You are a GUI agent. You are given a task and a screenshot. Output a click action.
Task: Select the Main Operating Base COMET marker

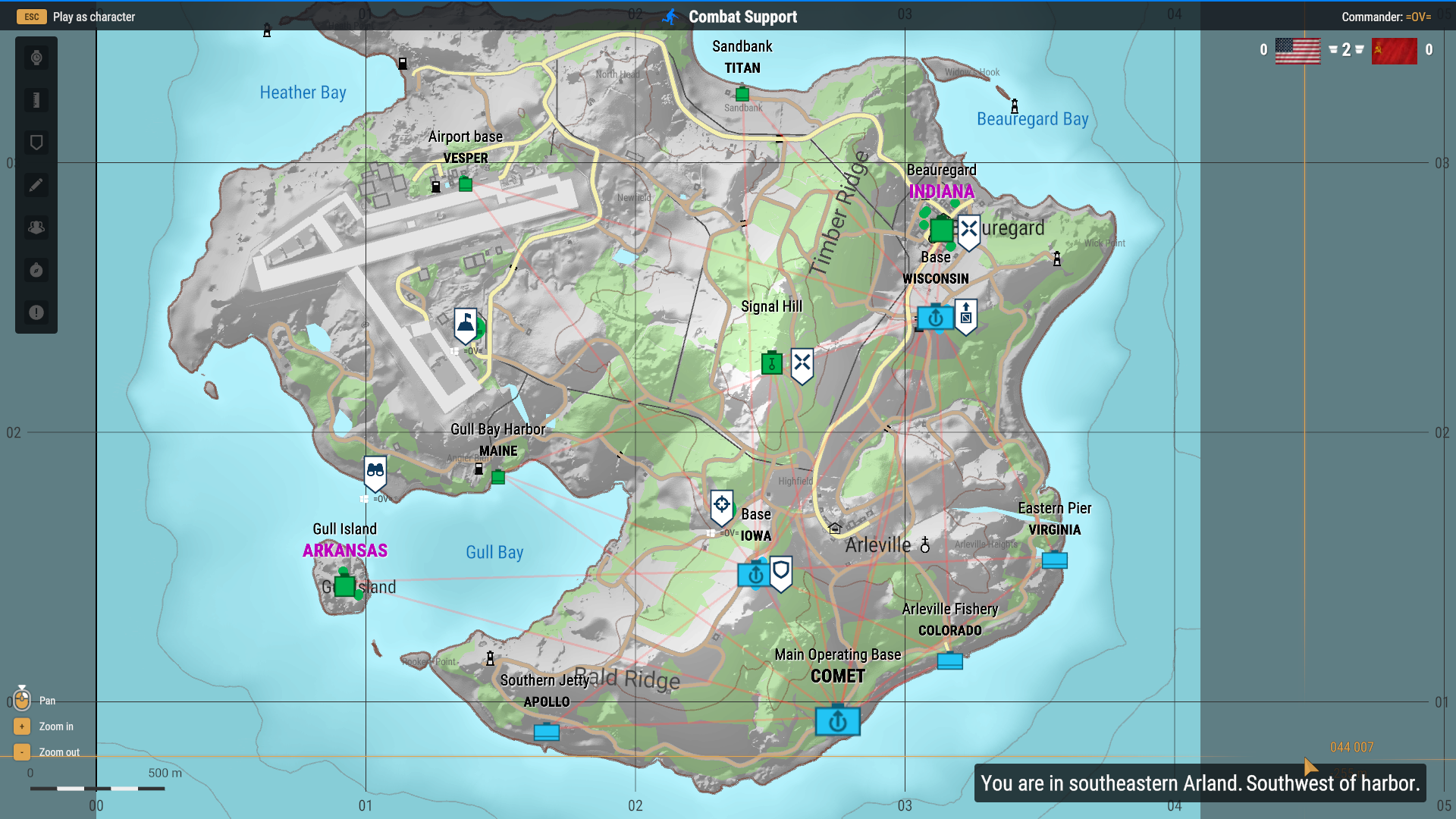837,720
